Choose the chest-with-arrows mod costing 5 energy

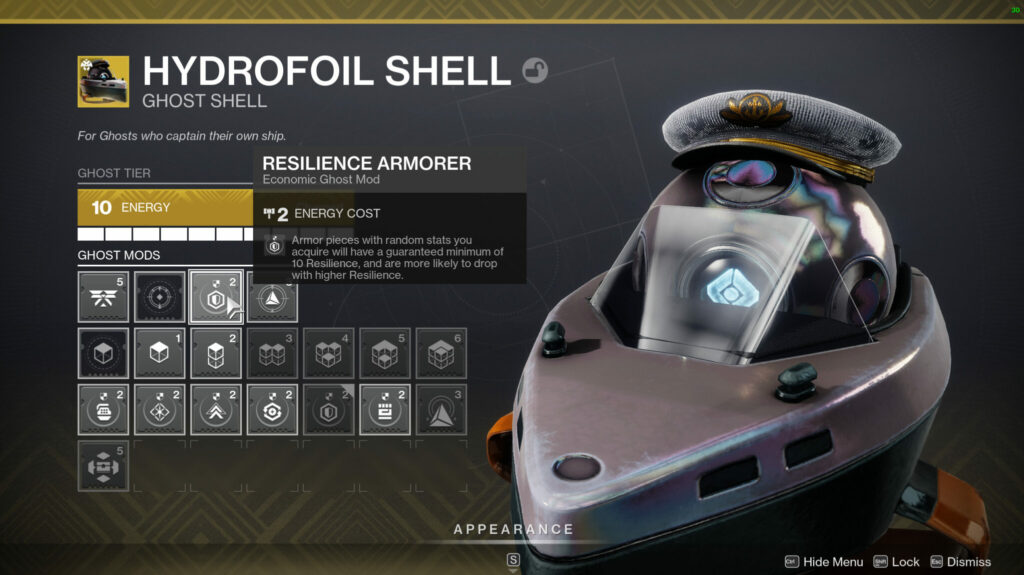coord(103,466)
